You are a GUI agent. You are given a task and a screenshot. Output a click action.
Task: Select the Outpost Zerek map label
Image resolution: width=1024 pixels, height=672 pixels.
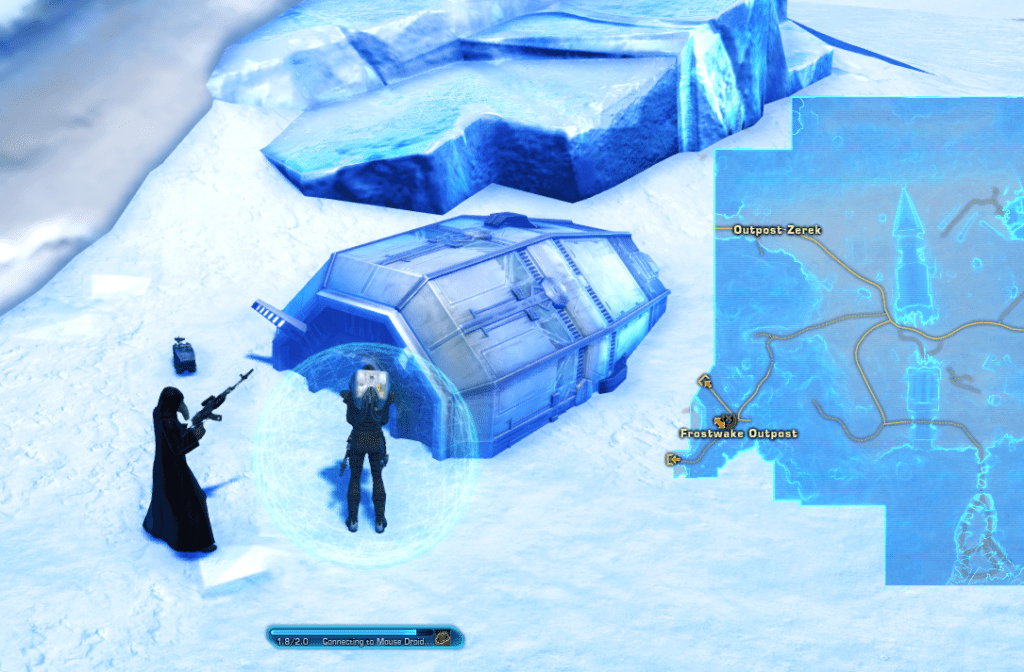click(x=777, y=230)
